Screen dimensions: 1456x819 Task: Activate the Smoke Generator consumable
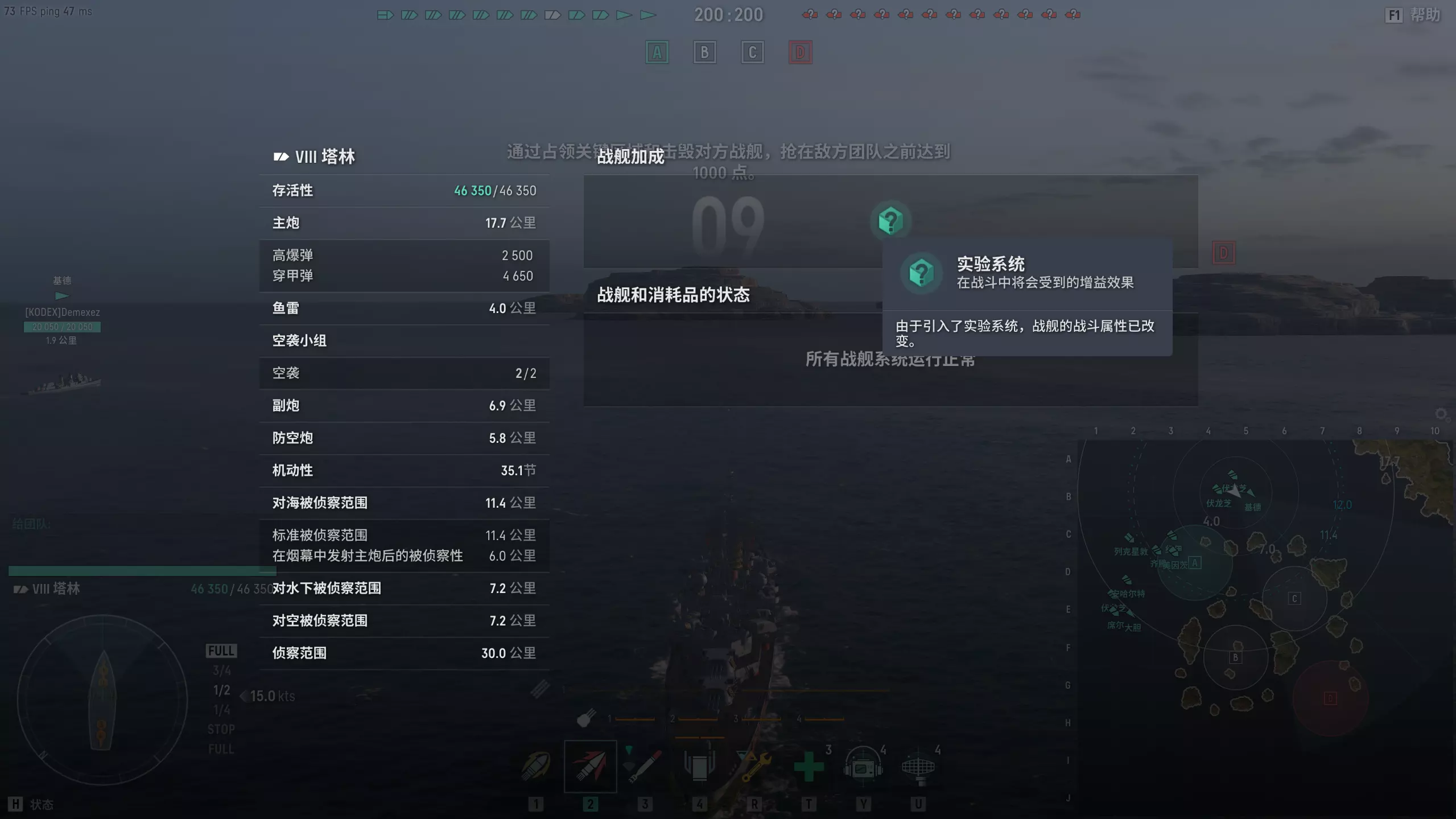click(699, 766)
